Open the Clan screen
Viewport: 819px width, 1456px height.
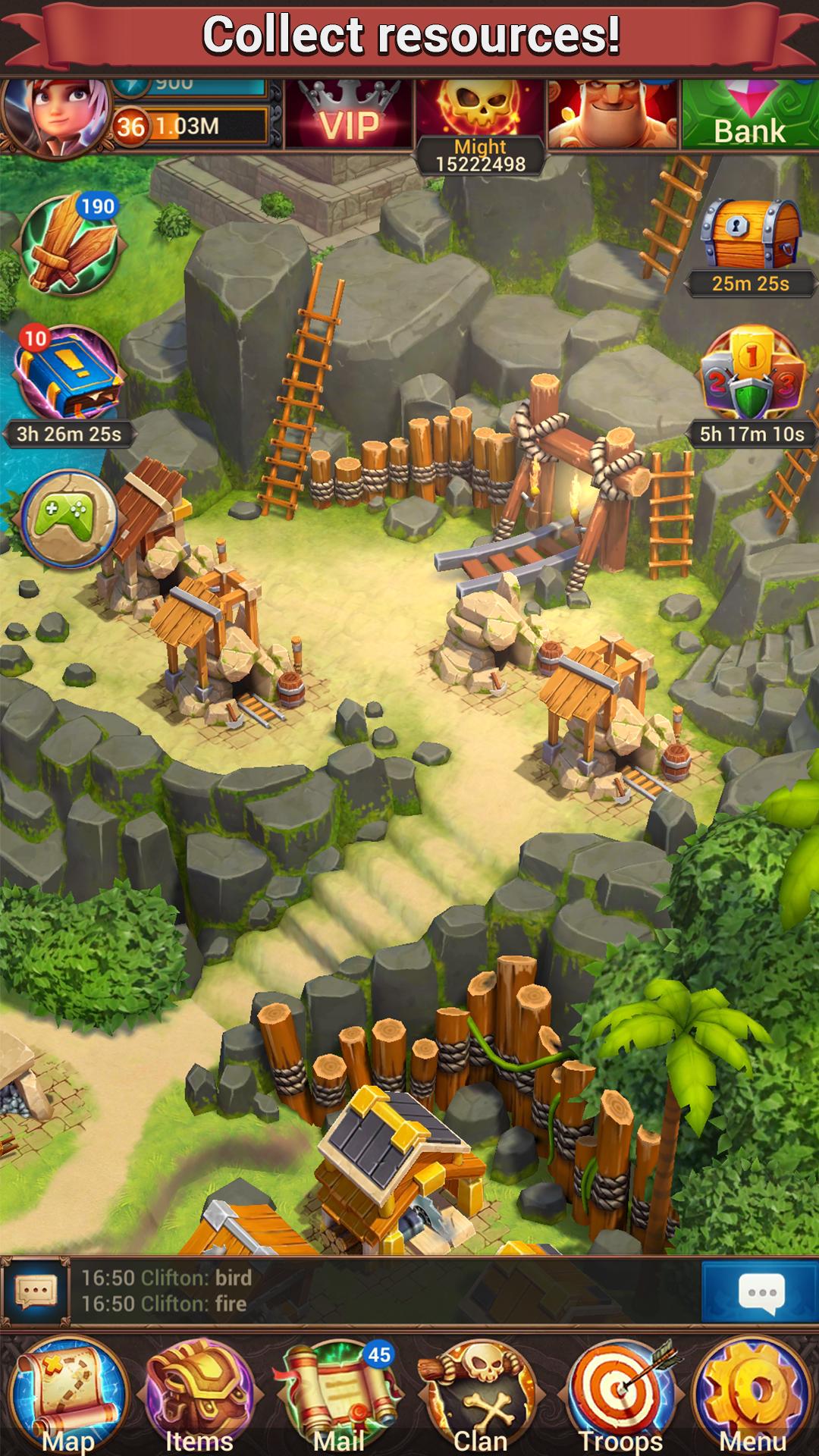479,1395
